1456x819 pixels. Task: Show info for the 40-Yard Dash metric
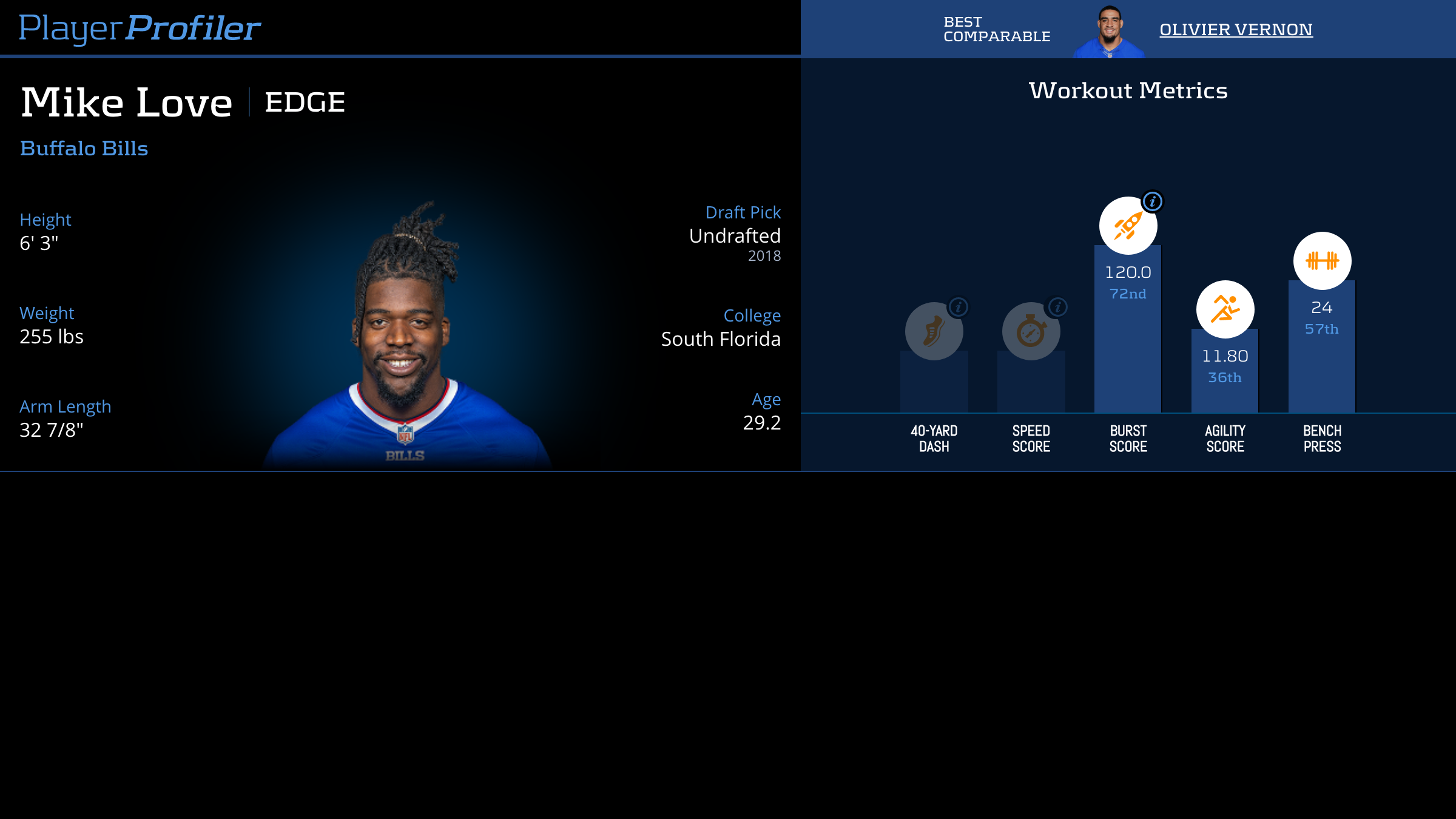(959, 307)
